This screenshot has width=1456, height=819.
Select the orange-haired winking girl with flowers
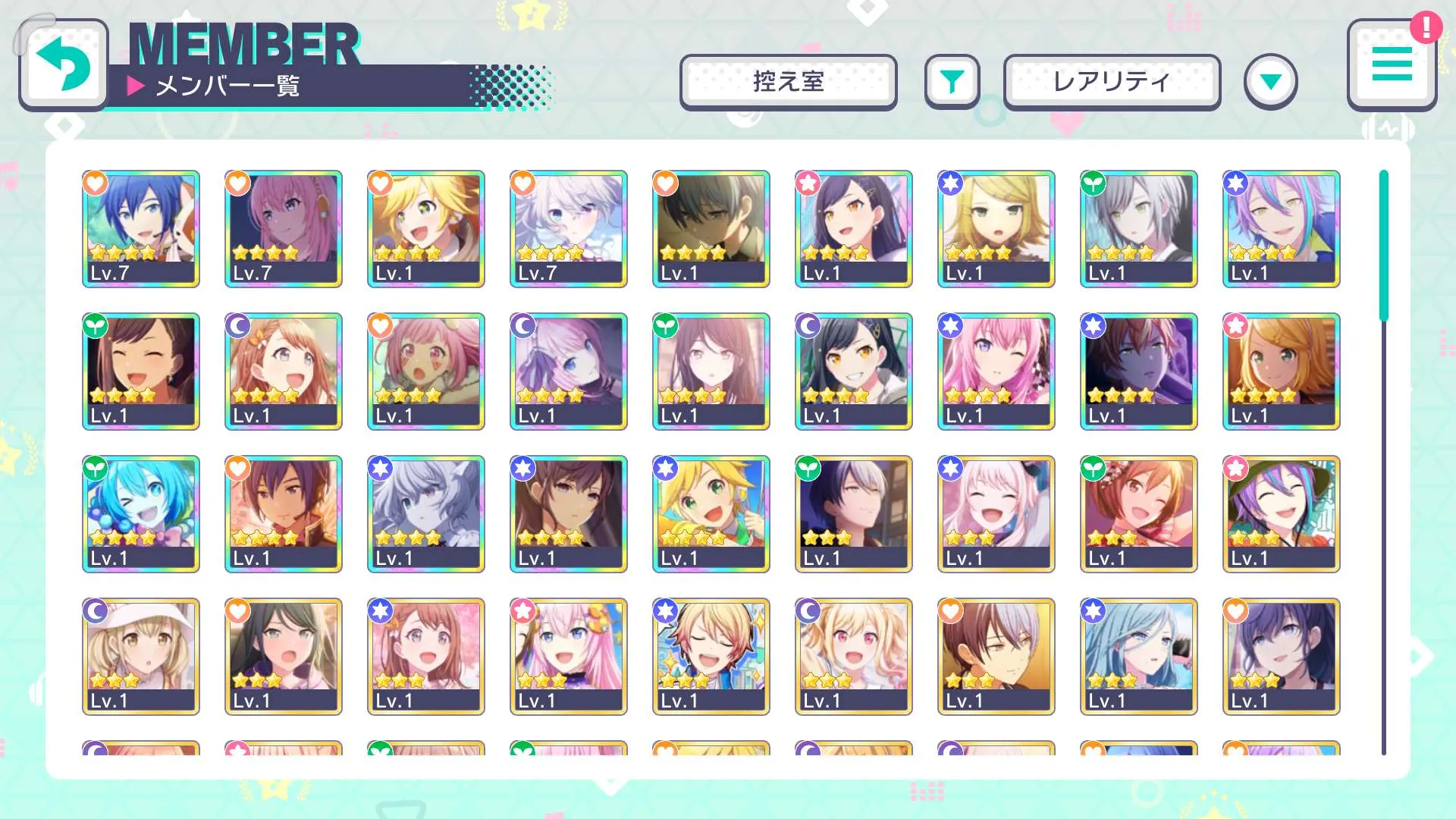click(1139, 513)
